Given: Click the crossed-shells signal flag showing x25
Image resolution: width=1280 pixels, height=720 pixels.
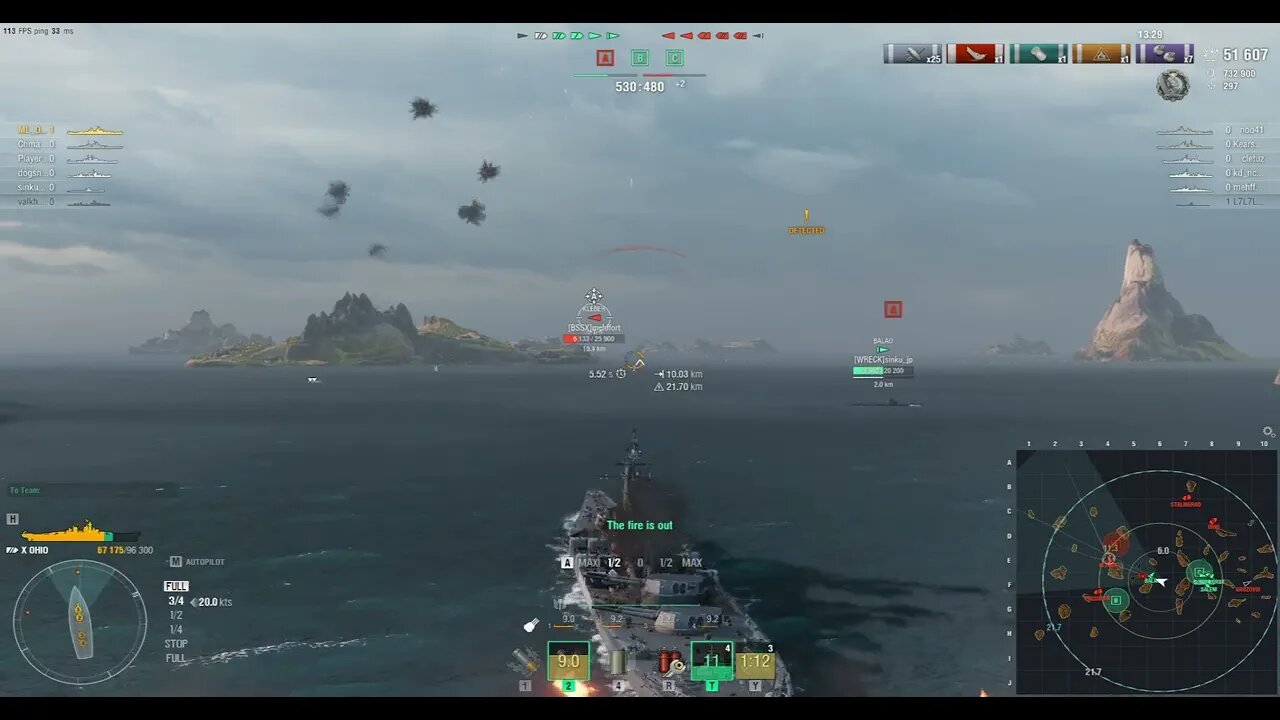Looking at the screenshot, I should pos(912,55).
